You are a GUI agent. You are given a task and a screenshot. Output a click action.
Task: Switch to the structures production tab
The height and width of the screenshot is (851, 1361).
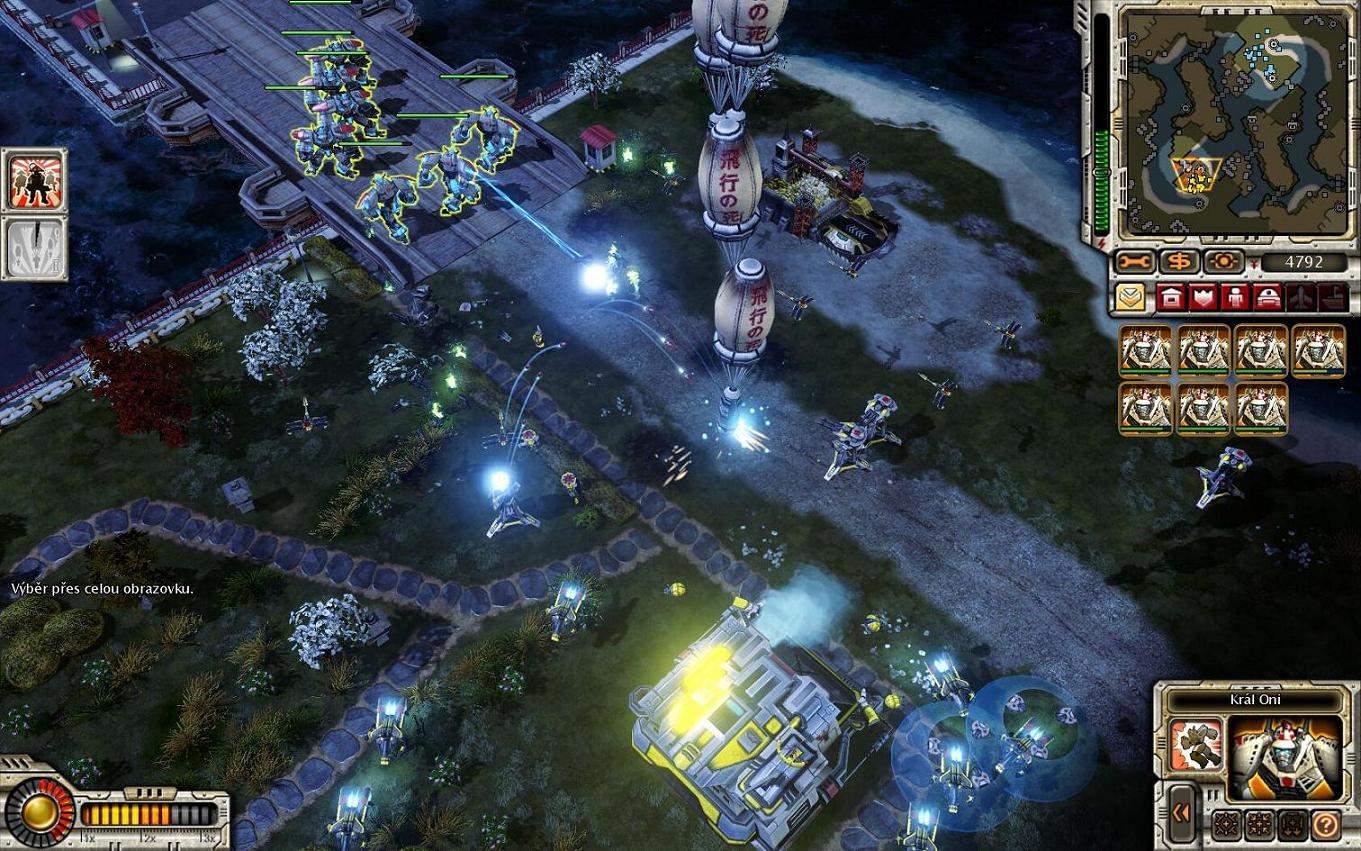(x=1171, y=298)
